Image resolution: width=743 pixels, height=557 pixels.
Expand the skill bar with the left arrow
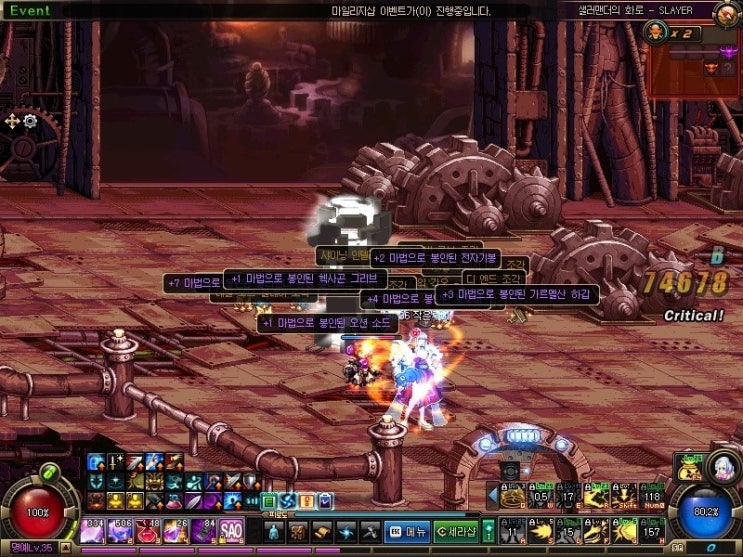[492, 495]
